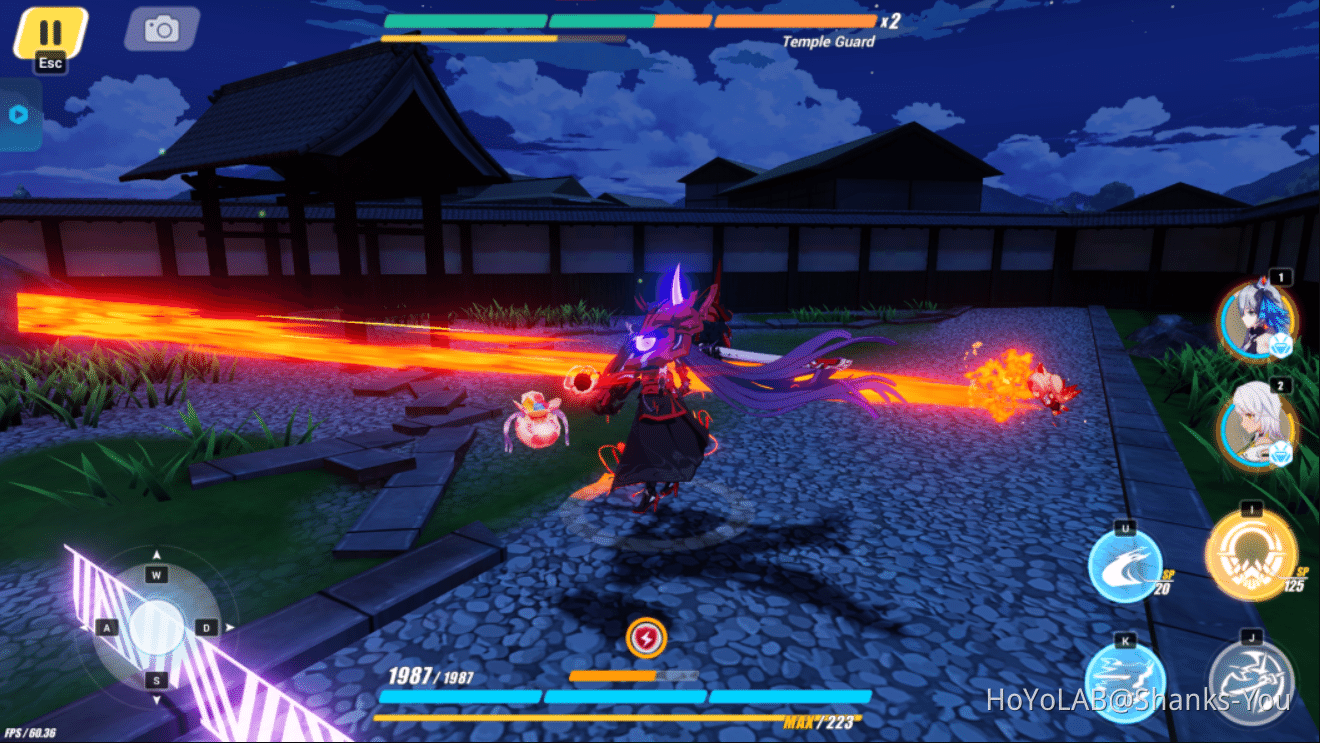This screenshot has width=1320, height=743.
Task: Tap the camera screenshot icon
Action: pos(160,29)
